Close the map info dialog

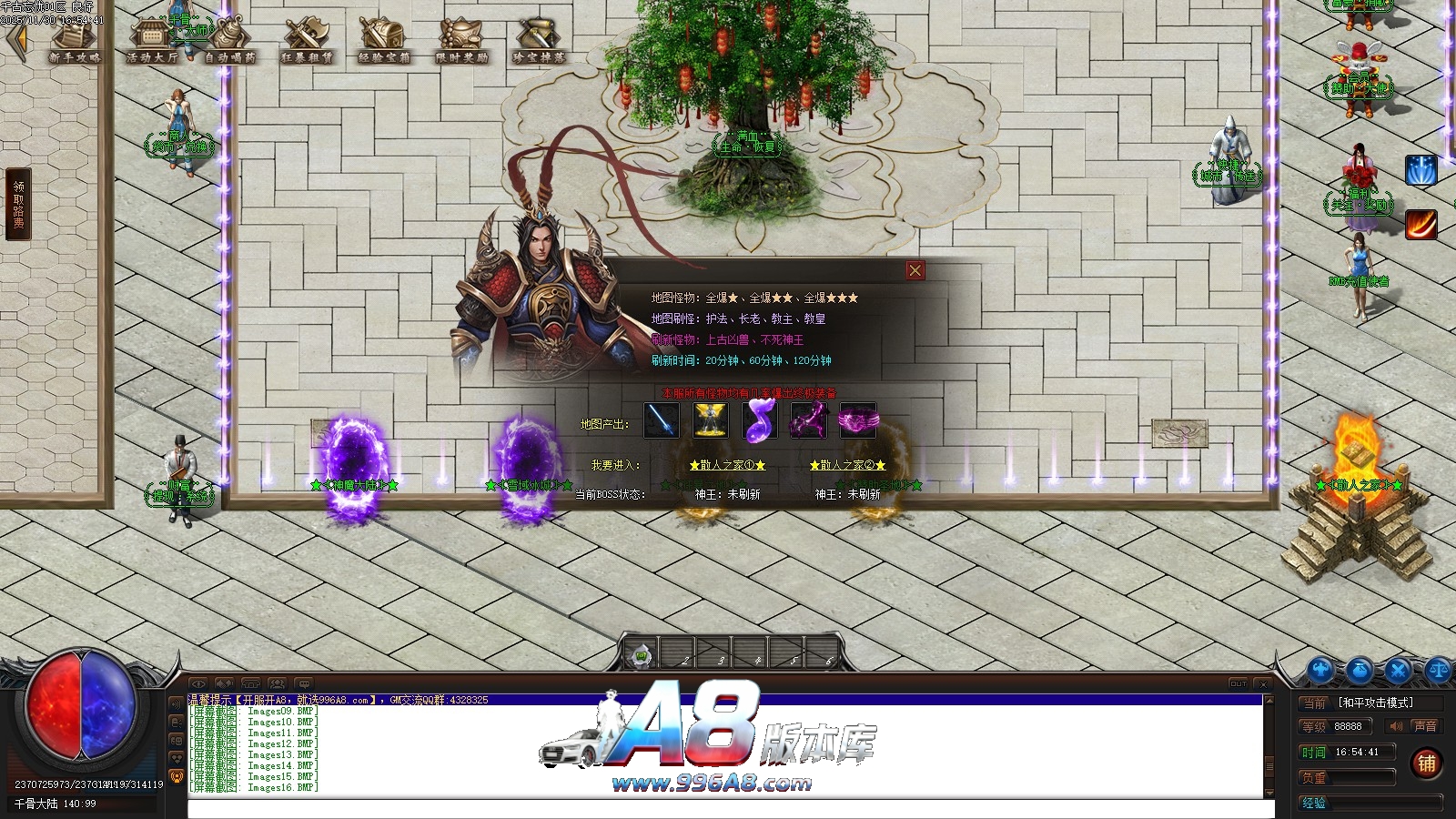click(915, 270)
